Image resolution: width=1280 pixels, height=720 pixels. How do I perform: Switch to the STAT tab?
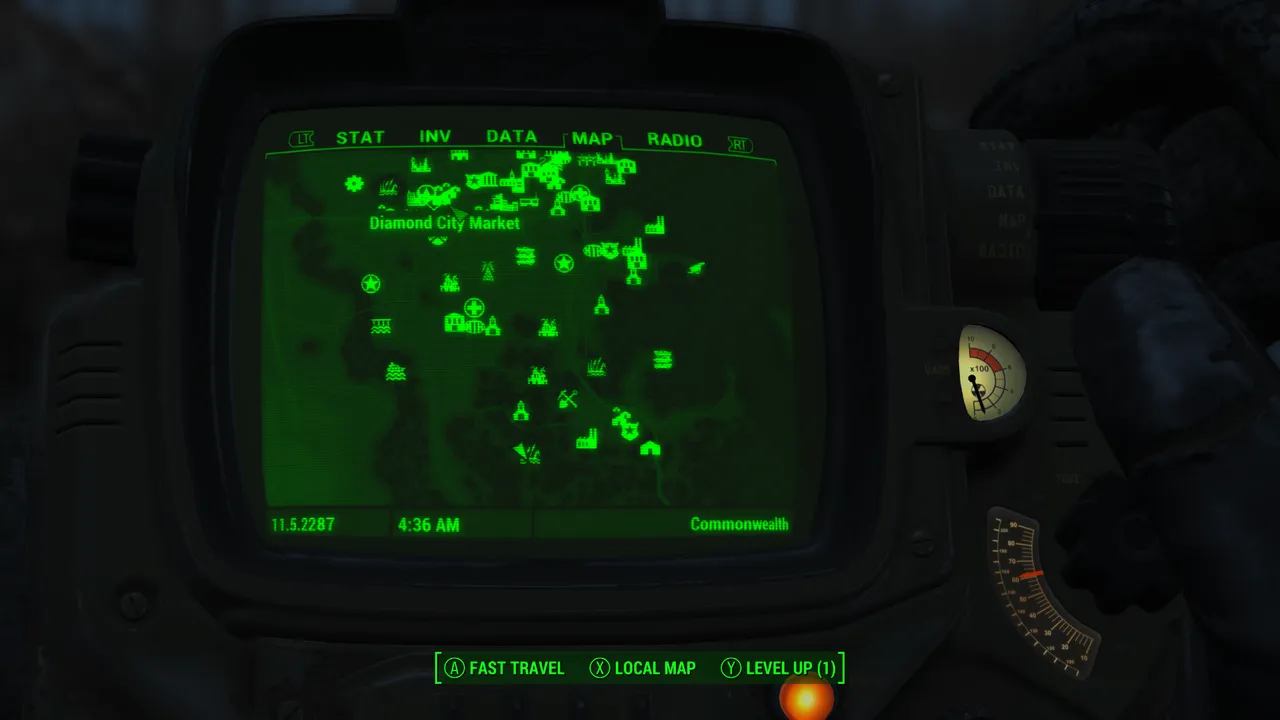[360, 138]
